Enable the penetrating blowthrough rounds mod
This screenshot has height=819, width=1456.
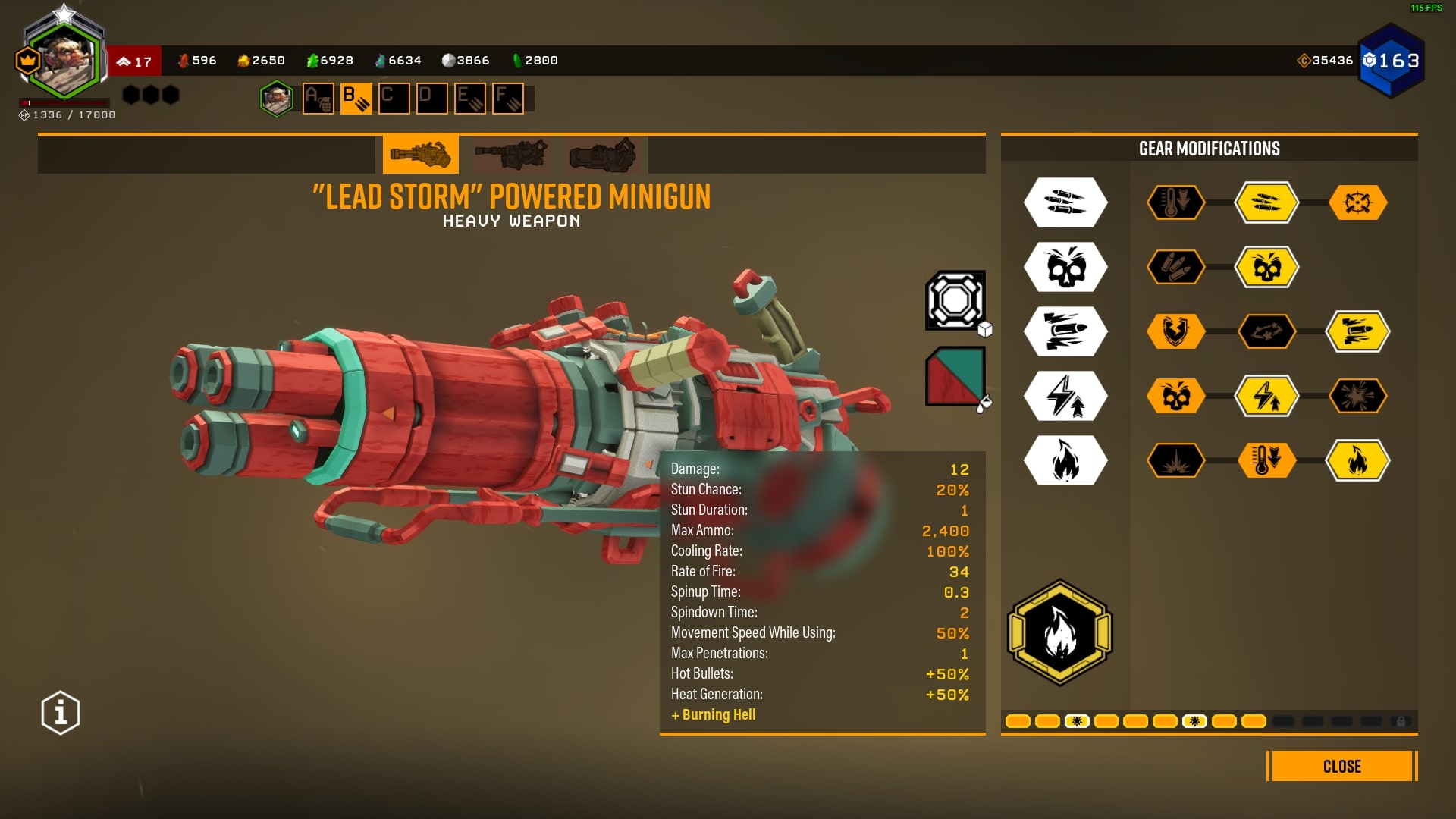[x=1358, y=331]
